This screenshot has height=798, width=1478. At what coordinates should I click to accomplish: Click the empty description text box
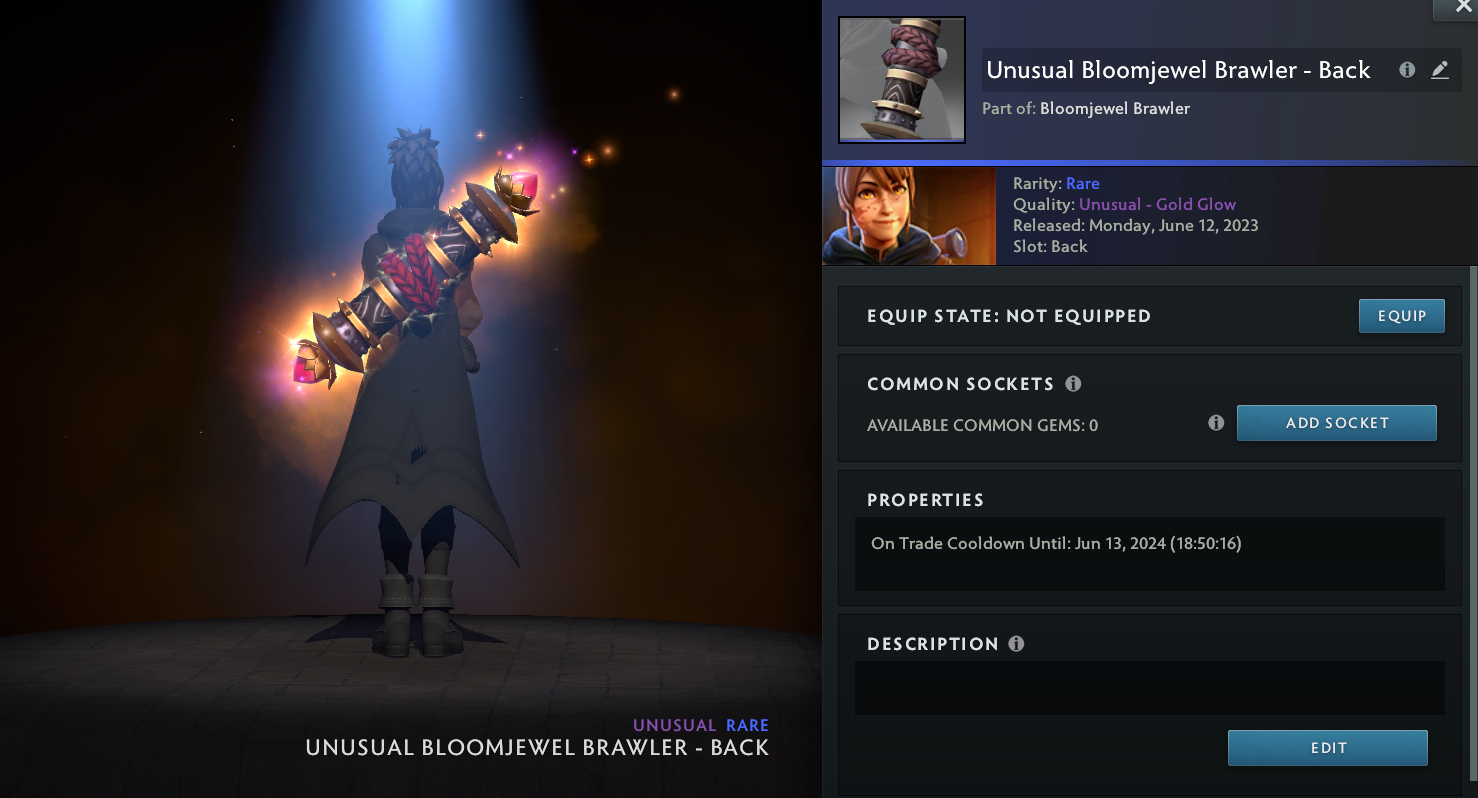point(1149,688)
